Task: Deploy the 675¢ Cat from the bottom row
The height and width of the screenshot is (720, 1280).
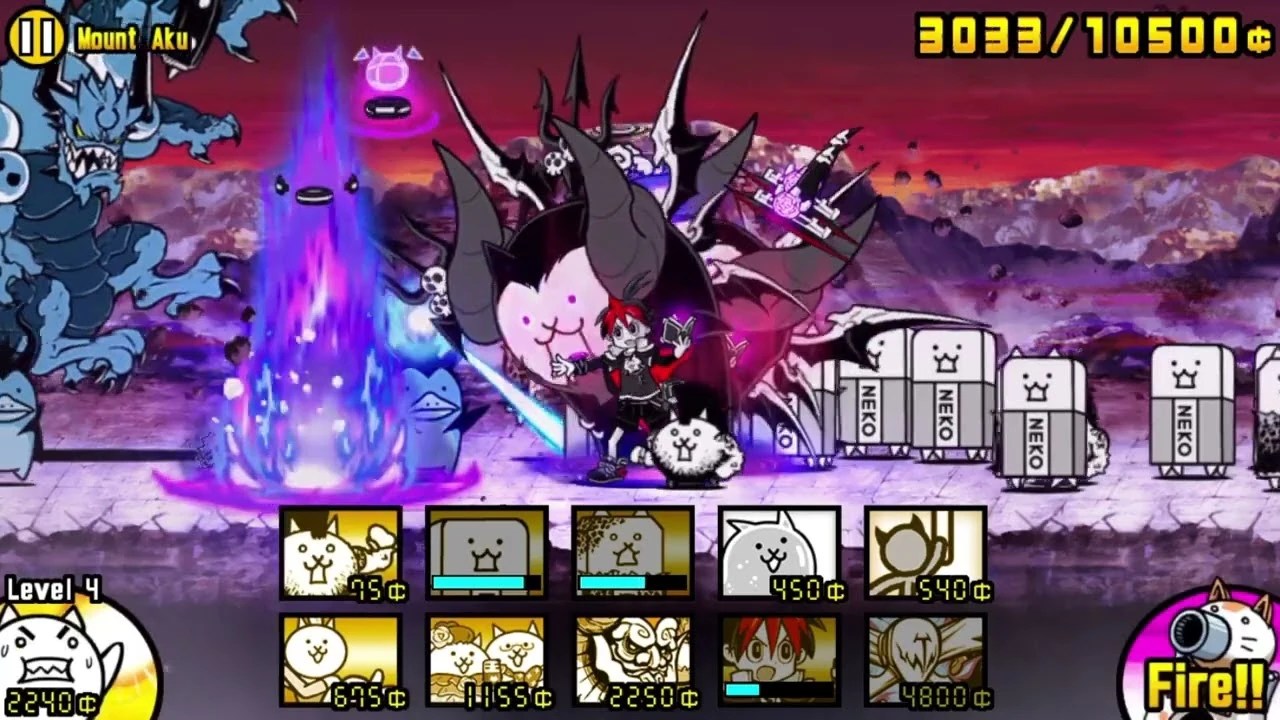Action: tap(340, 660)
